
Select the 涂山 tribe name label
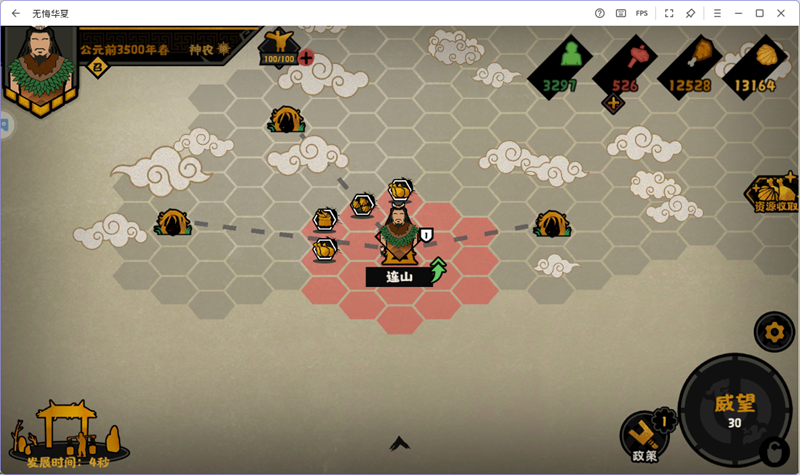(399, 276)
